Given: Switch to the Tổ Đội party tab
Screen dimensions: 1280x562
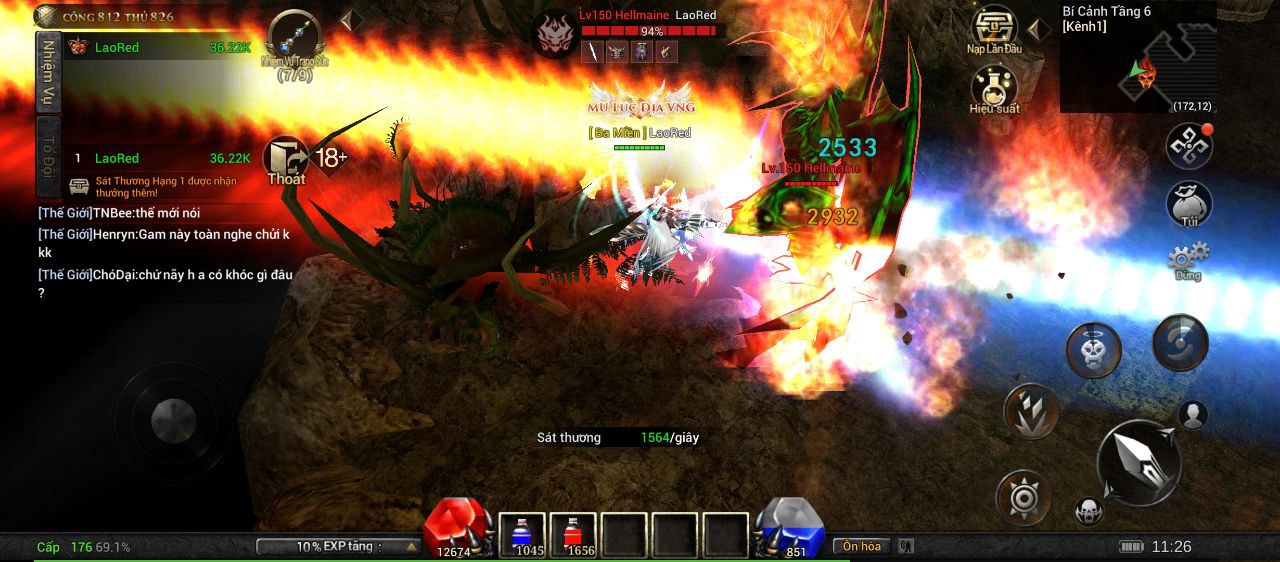Looking at the screenshot, I should pos(47,157).
